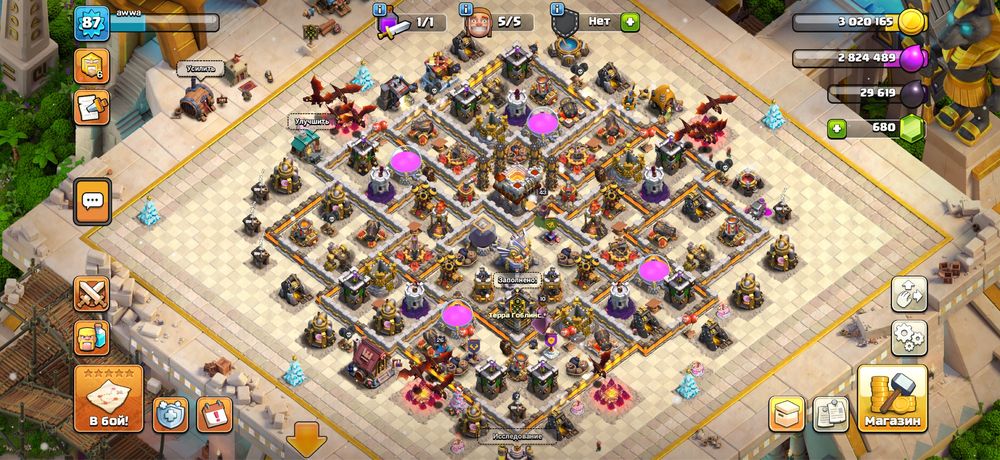Open the chat speech bubble panel
The image size is (1000, 460).
click(93, 201)
